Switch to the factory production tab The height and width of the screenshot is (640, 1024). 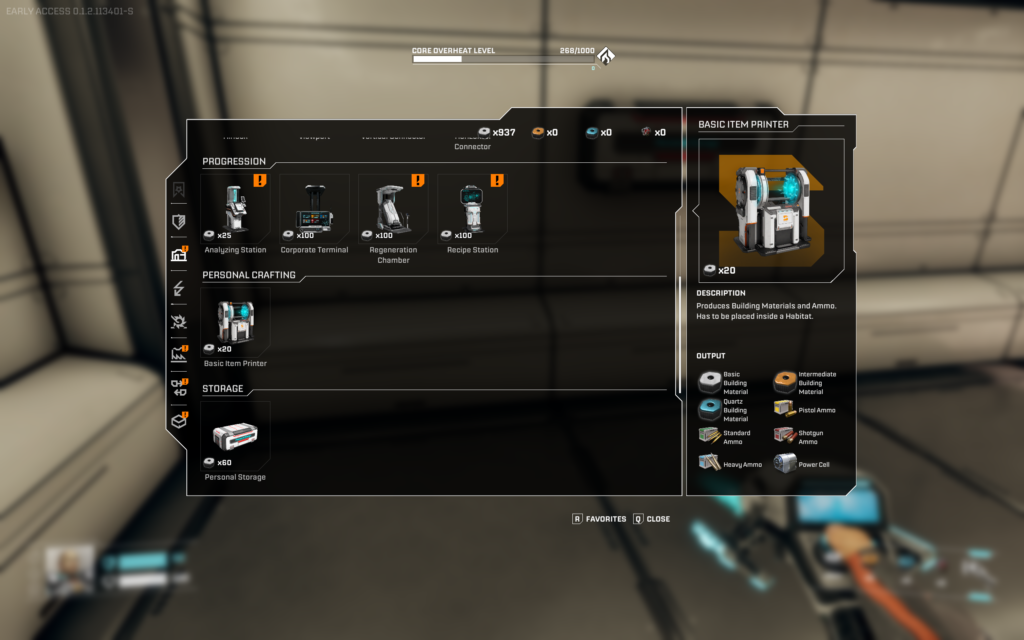(x=179, y=354)
